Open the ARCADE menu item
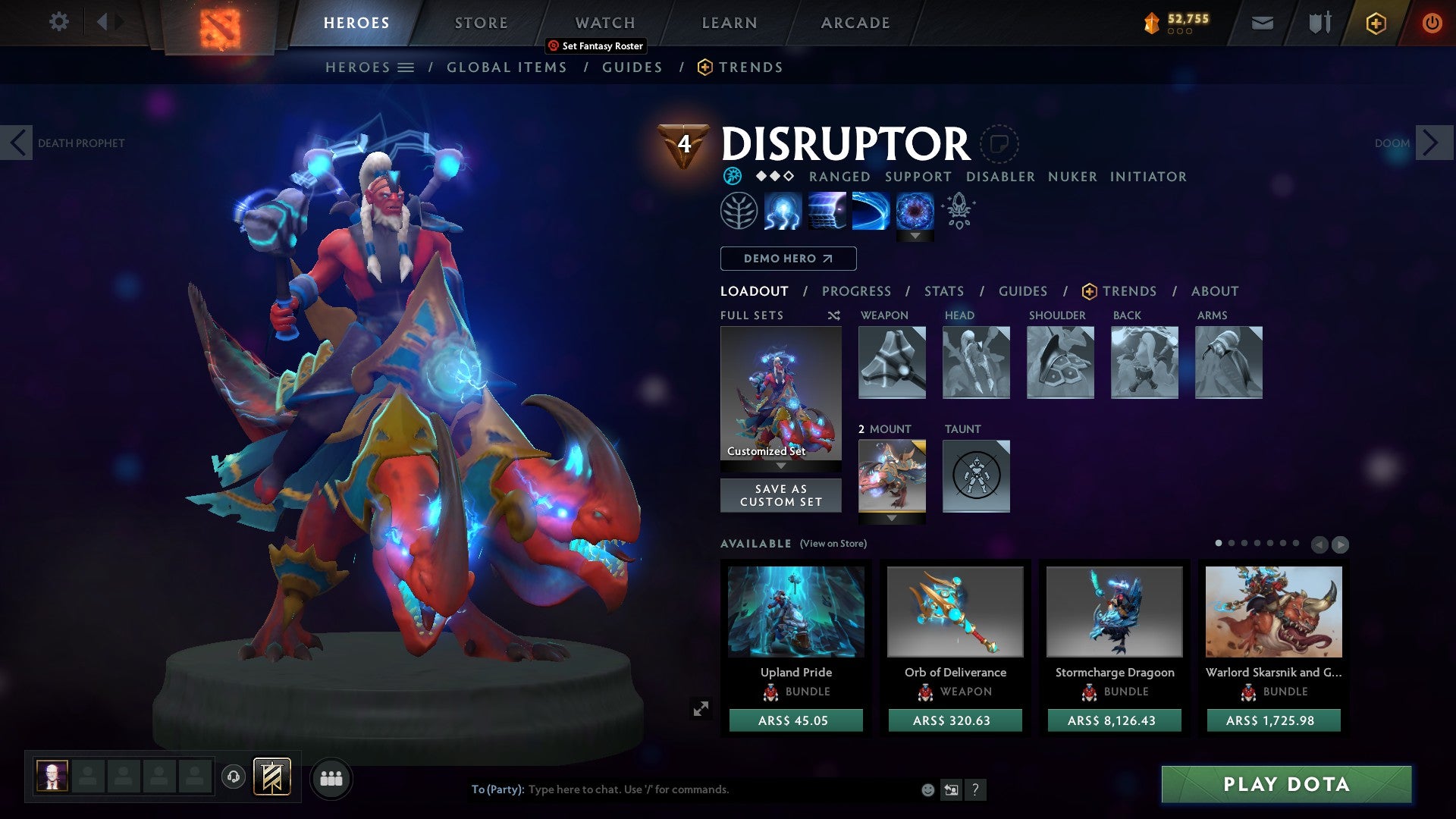The height and width of the screenshot is (819, 1456). [x=855, y=22]
